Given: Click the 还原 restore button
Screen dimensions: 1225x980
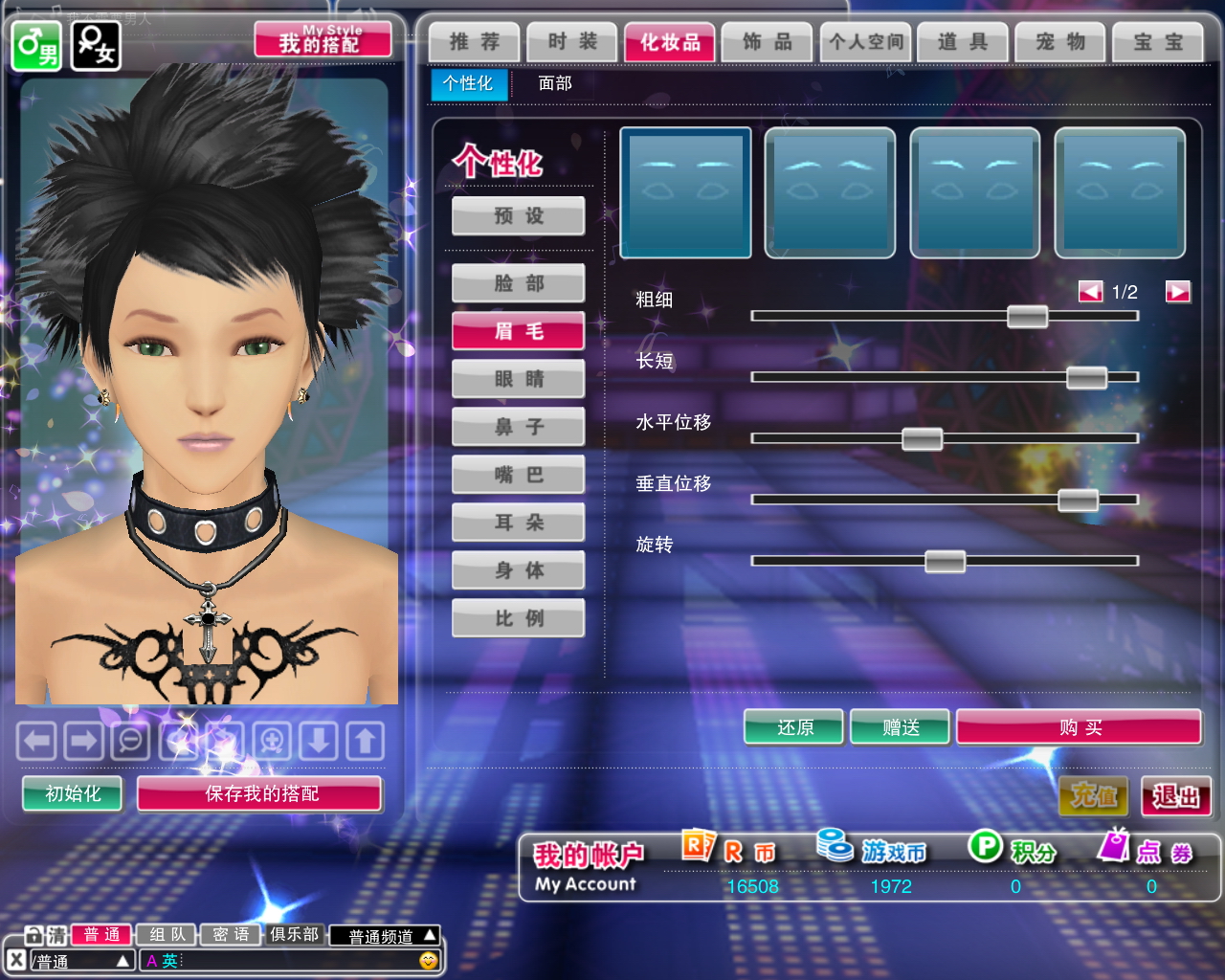Looking at the screenshot, I should pos(794,728).
